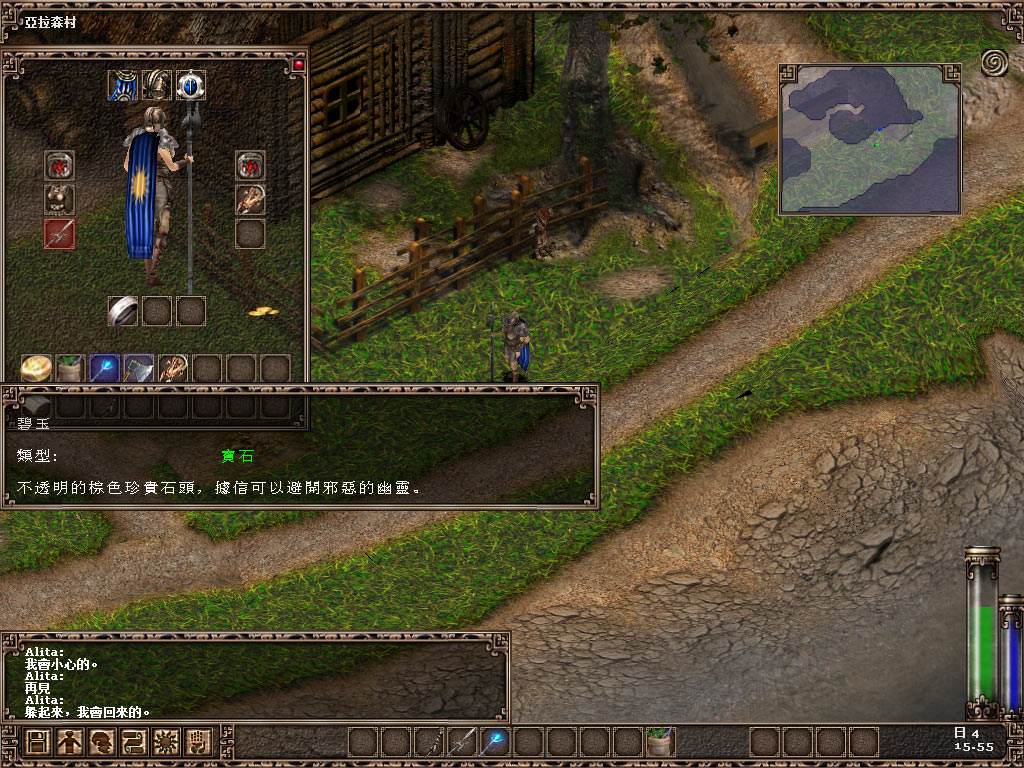Click the red-highlighted spear weapon slot
The image size is (1024, 768).
pyautogui.click(x=59, y=233)
